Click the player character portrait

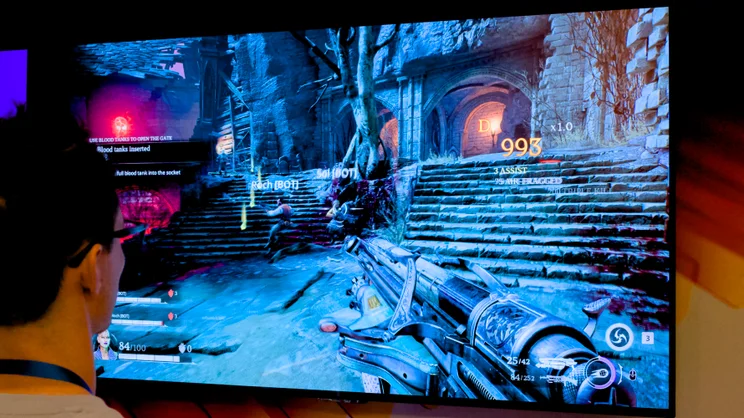[x=105, y=345]
